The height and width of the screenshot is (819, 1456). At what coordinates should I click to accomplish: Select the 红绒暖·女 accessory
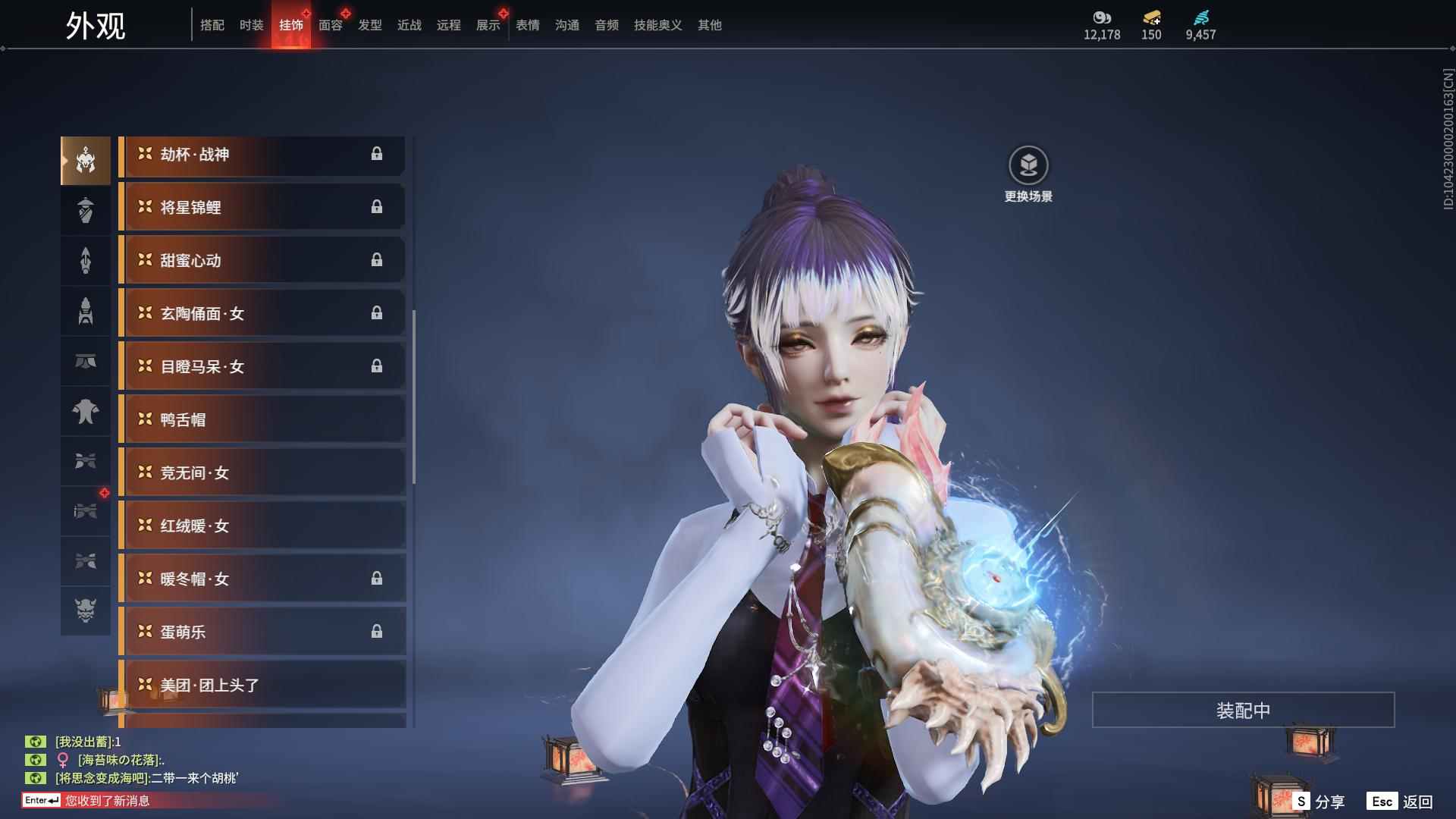pyautogui.click(x=262, y=526)
